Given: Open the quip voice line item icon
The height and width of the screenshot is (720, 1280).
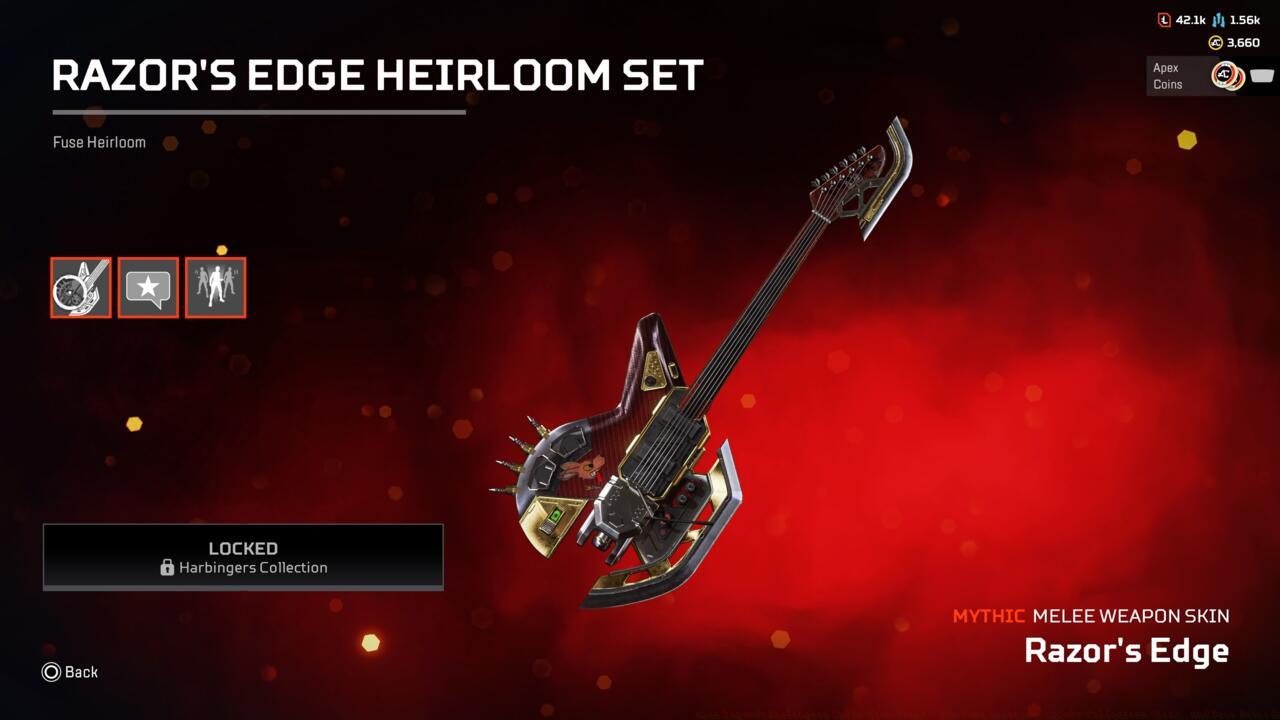Looking at the screenshot, I should click(148, 287).
